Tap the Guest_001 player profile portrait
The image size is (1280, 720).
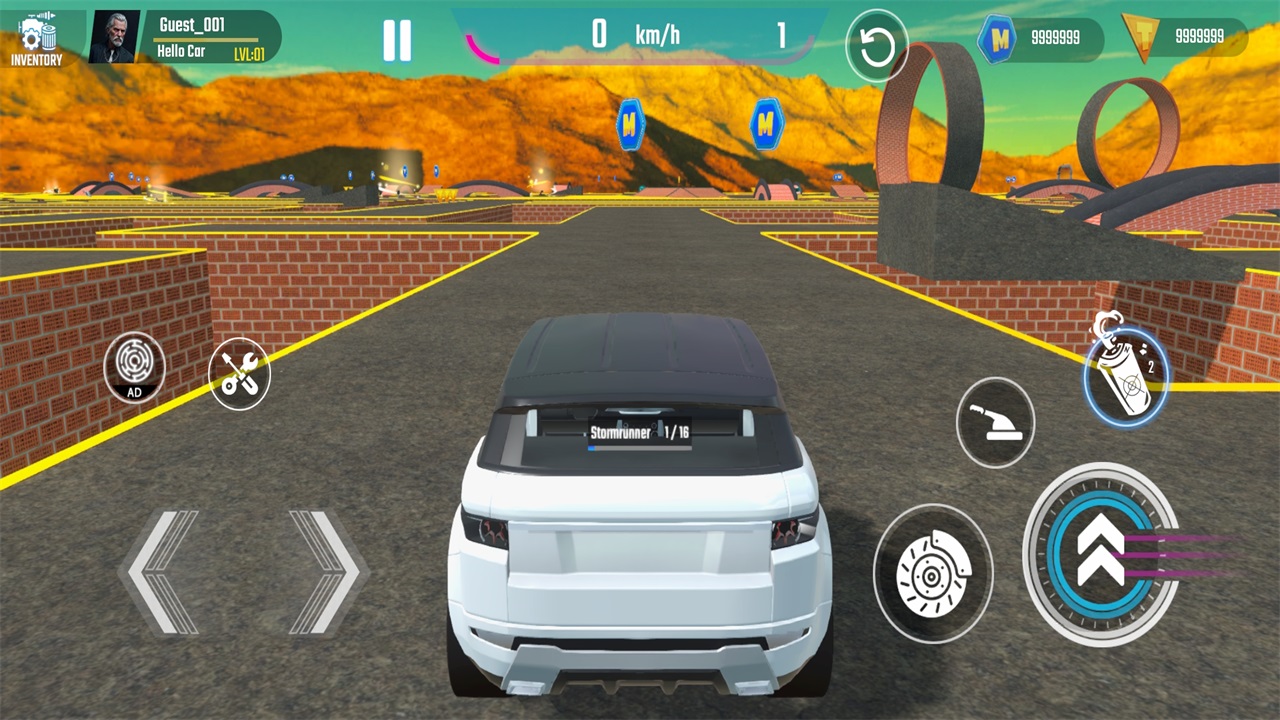pyautogui.click(x=113, y=38)
